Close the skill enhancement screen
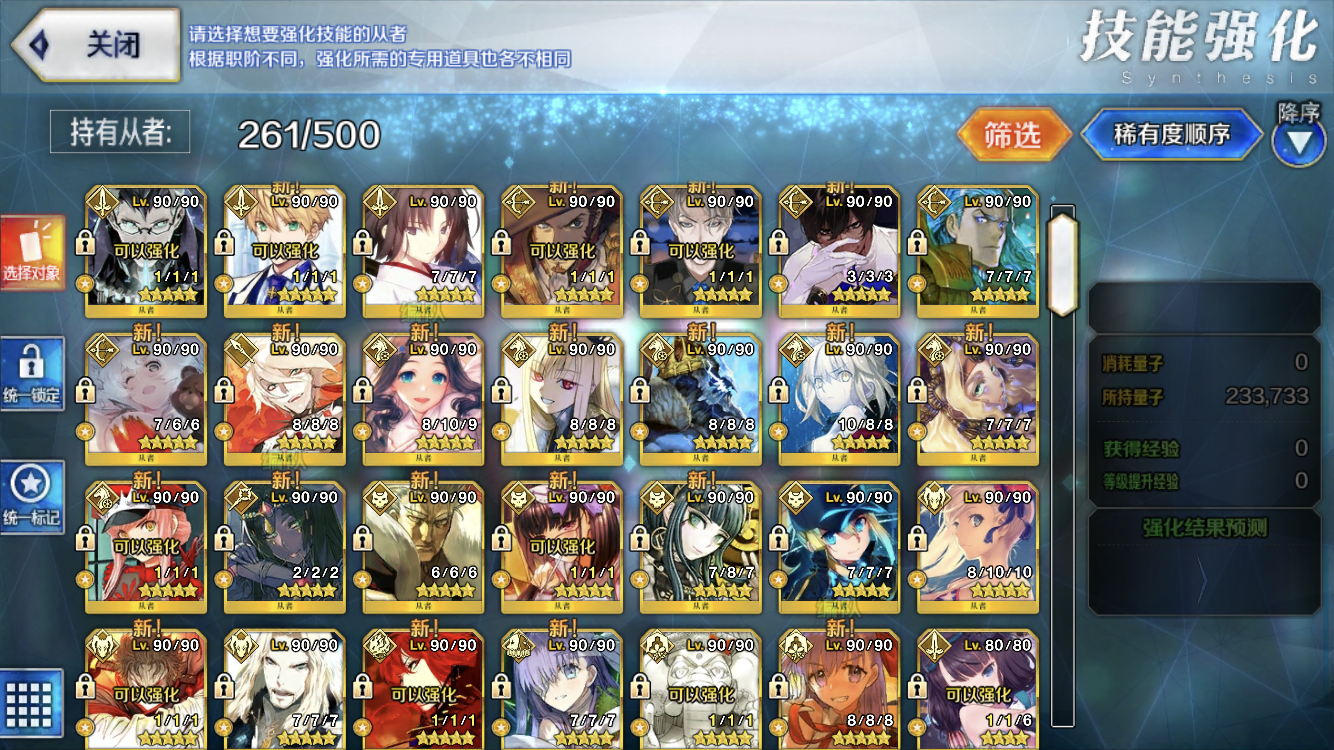Viewport: 1334px width, 750px height. coord(95,45)
